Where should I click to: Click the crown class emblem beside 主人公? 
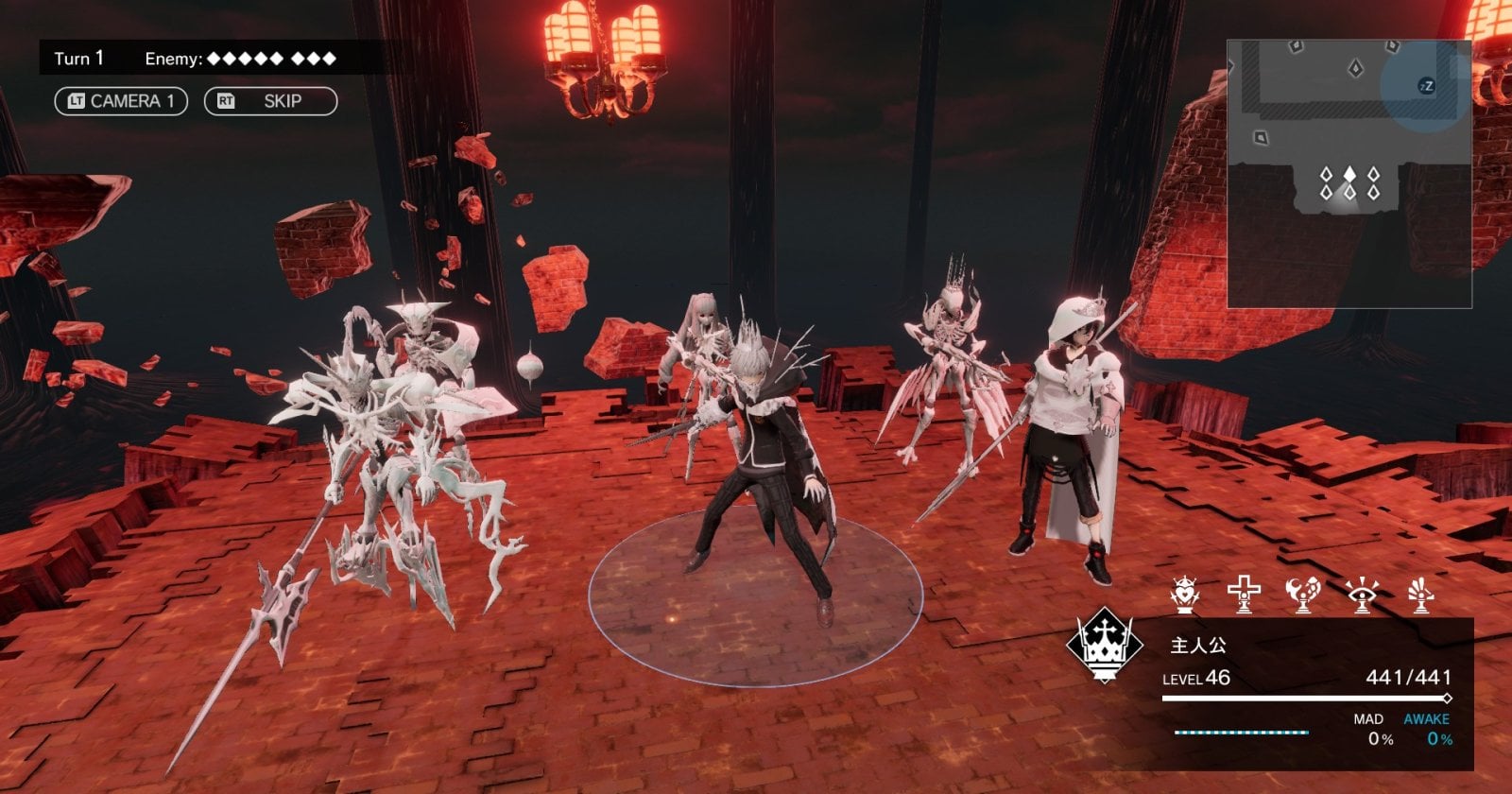point(1105,645)
